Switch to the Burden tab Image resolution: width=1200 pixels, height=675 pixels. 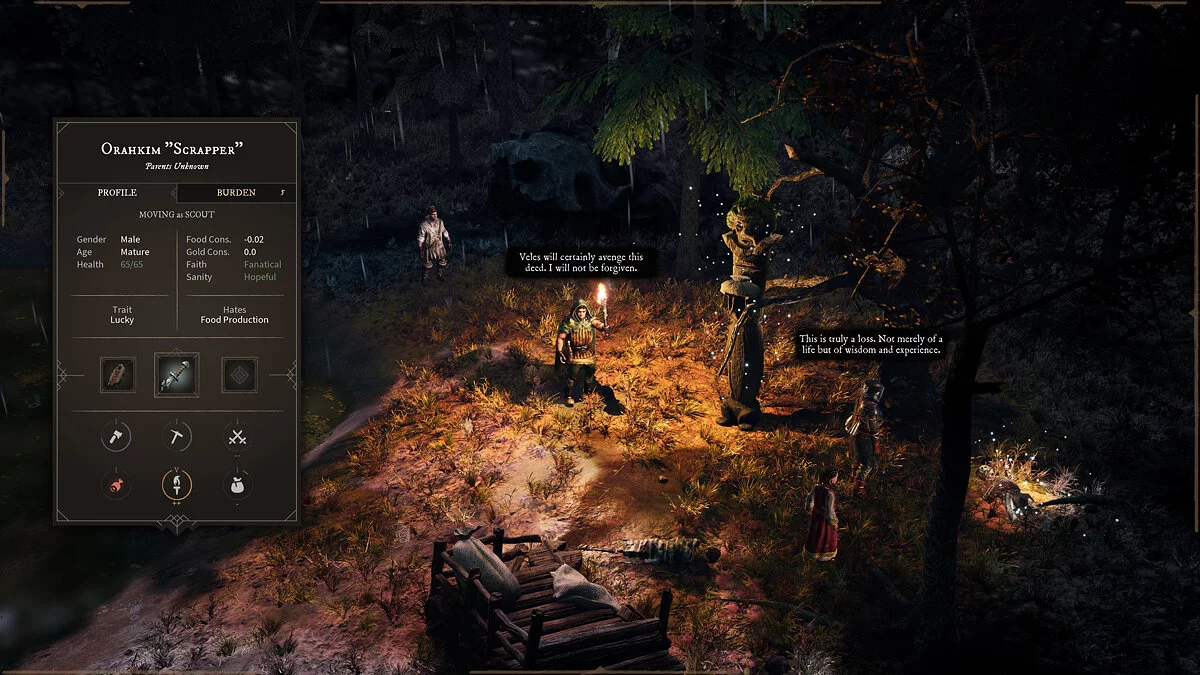click(x=236, y=192)
